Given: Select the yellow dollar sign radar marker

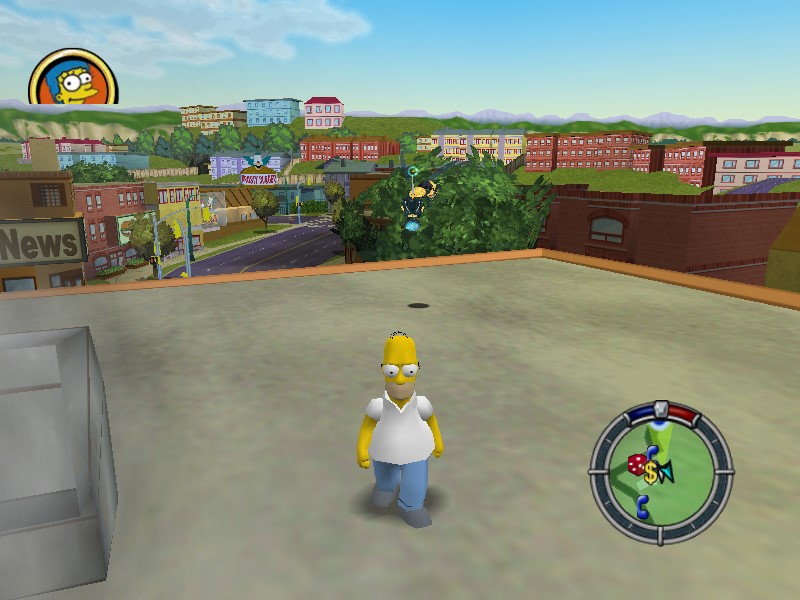Looking at the screenshot, I should click(652, 472).
